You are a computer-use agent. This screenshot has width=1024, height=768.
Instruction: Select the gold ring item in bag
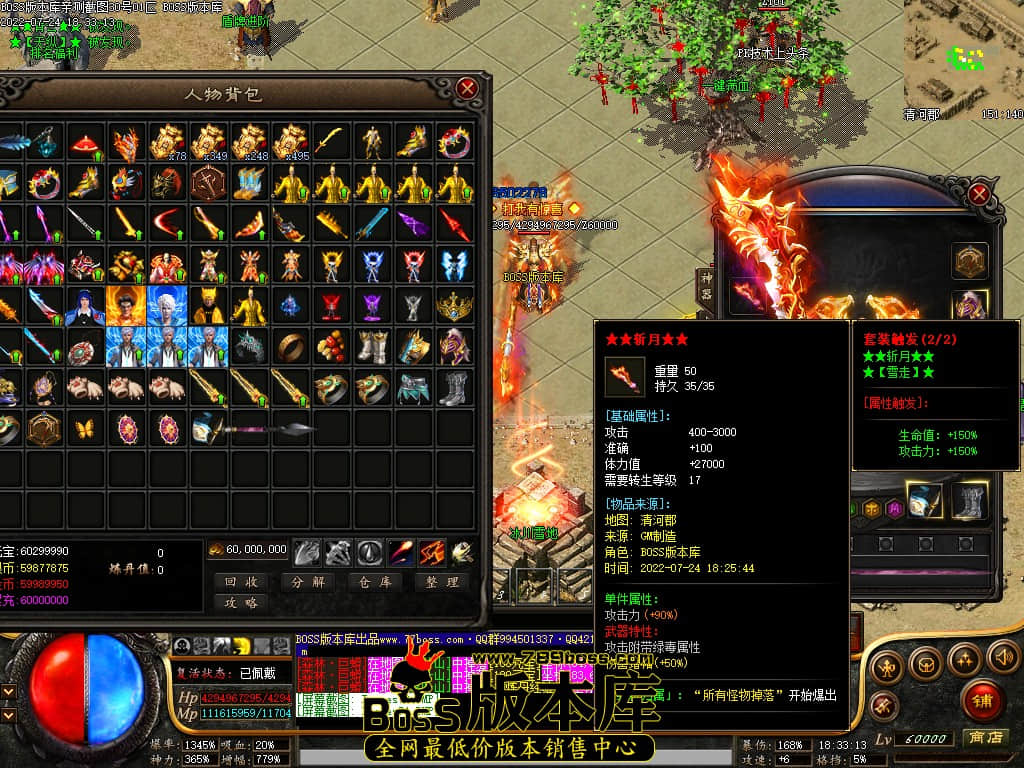coord(292,345)
